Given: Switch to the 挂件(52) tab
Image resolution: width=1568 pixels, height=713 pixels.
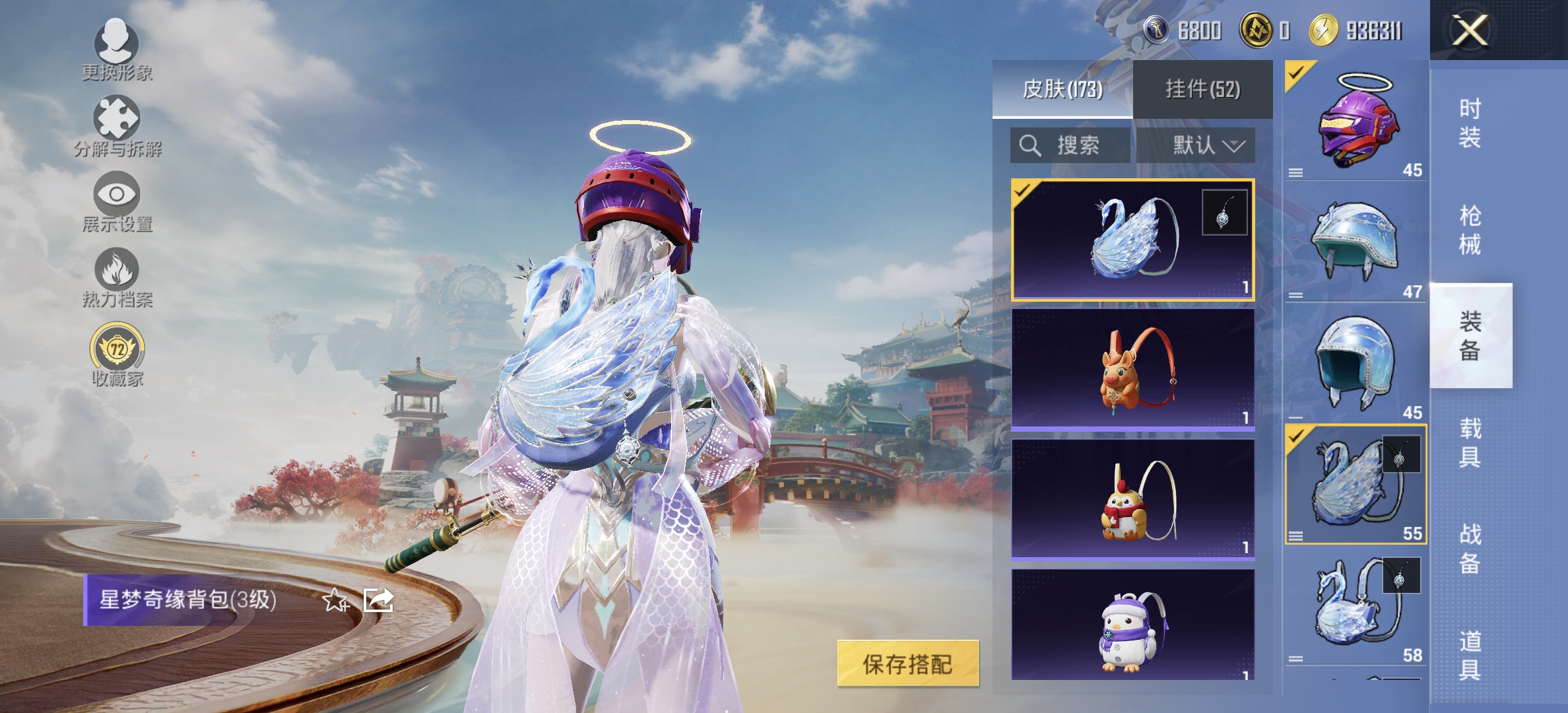Looking at the screenshot, I should (x=1208, y=88).
